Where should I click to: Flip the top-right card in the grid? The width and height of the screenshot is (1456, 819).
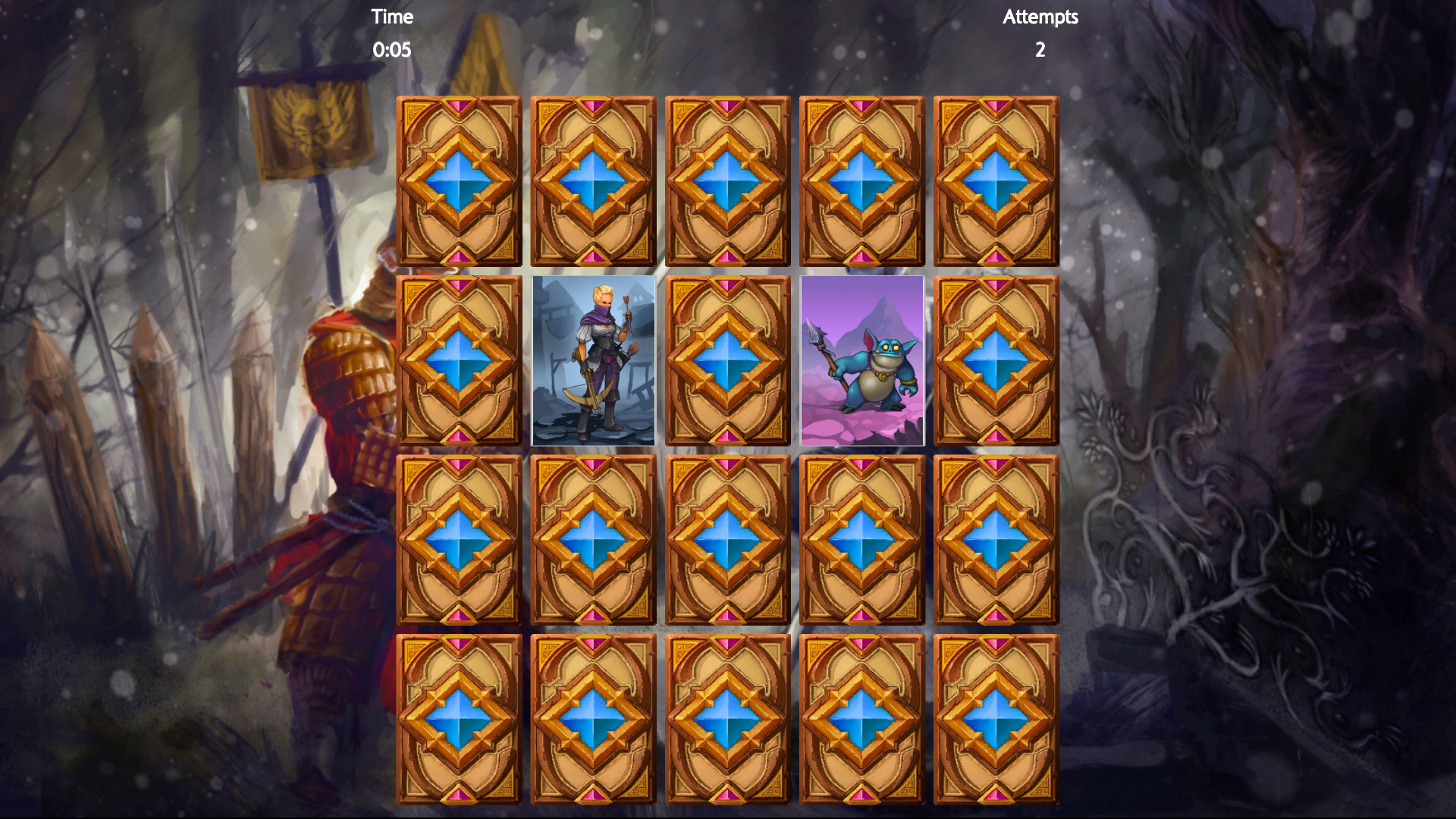click(x=996, y=180)
